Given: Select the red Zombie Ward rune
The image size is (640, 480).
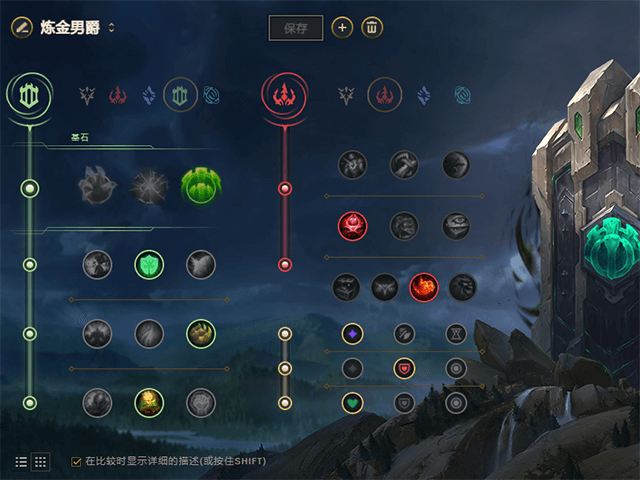Looking at the screenshot, I should coord(351,226).
